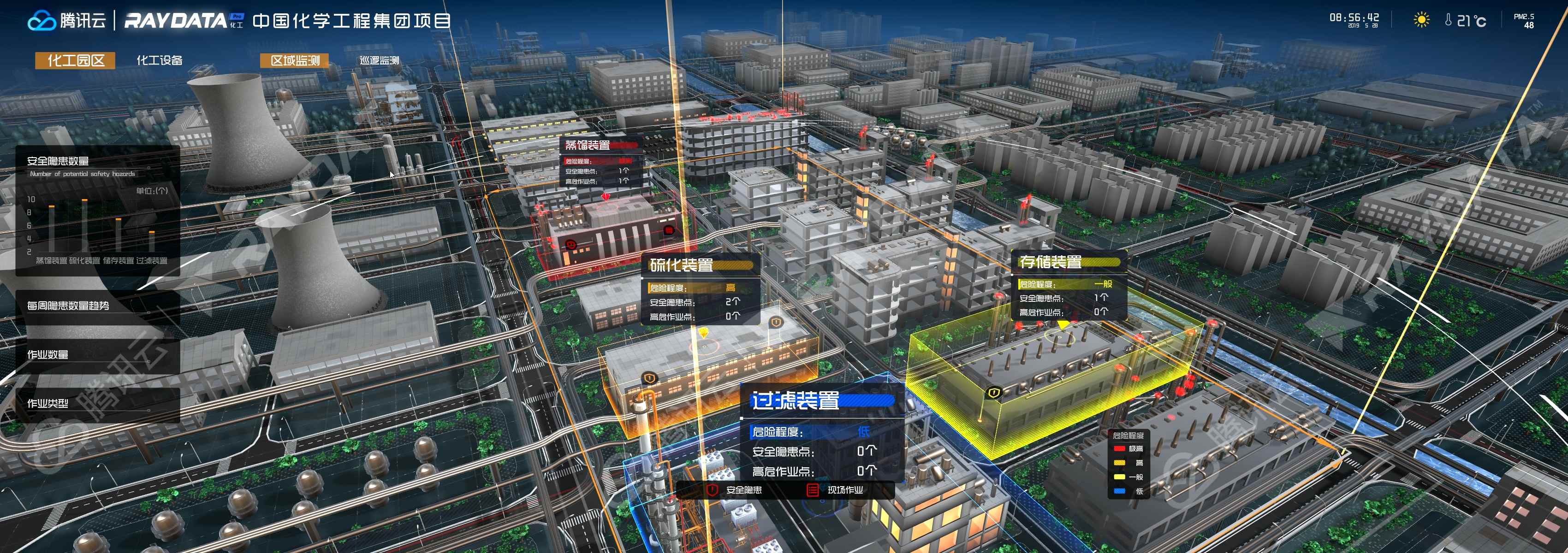Click the 安全隐患数量 chart panel
Screen dimensions: 1568x553
click(97, 210)
